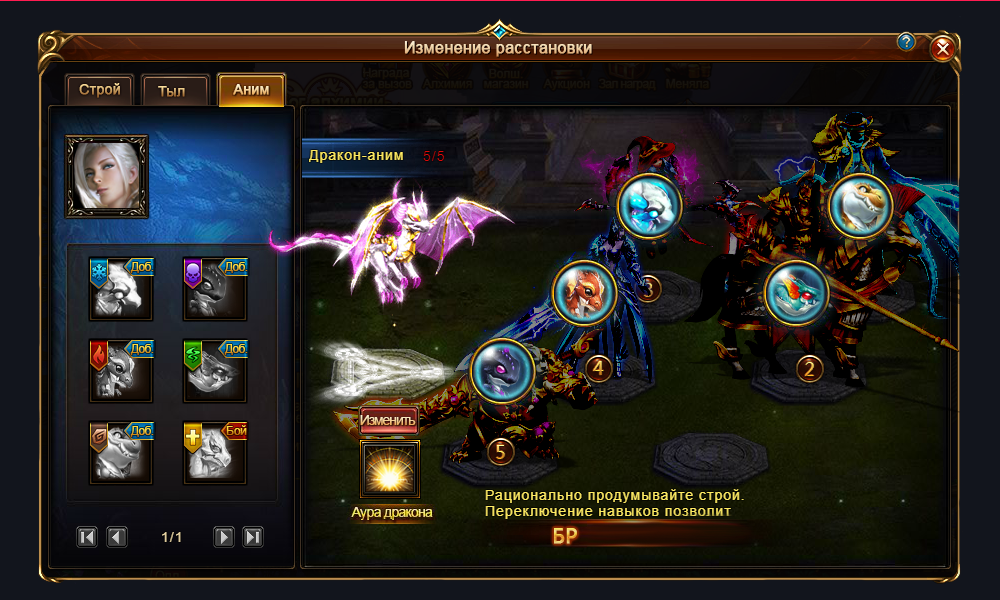Click the dark purple dragon bubble at position 5

pyautogui.click(x=501, y=371)
